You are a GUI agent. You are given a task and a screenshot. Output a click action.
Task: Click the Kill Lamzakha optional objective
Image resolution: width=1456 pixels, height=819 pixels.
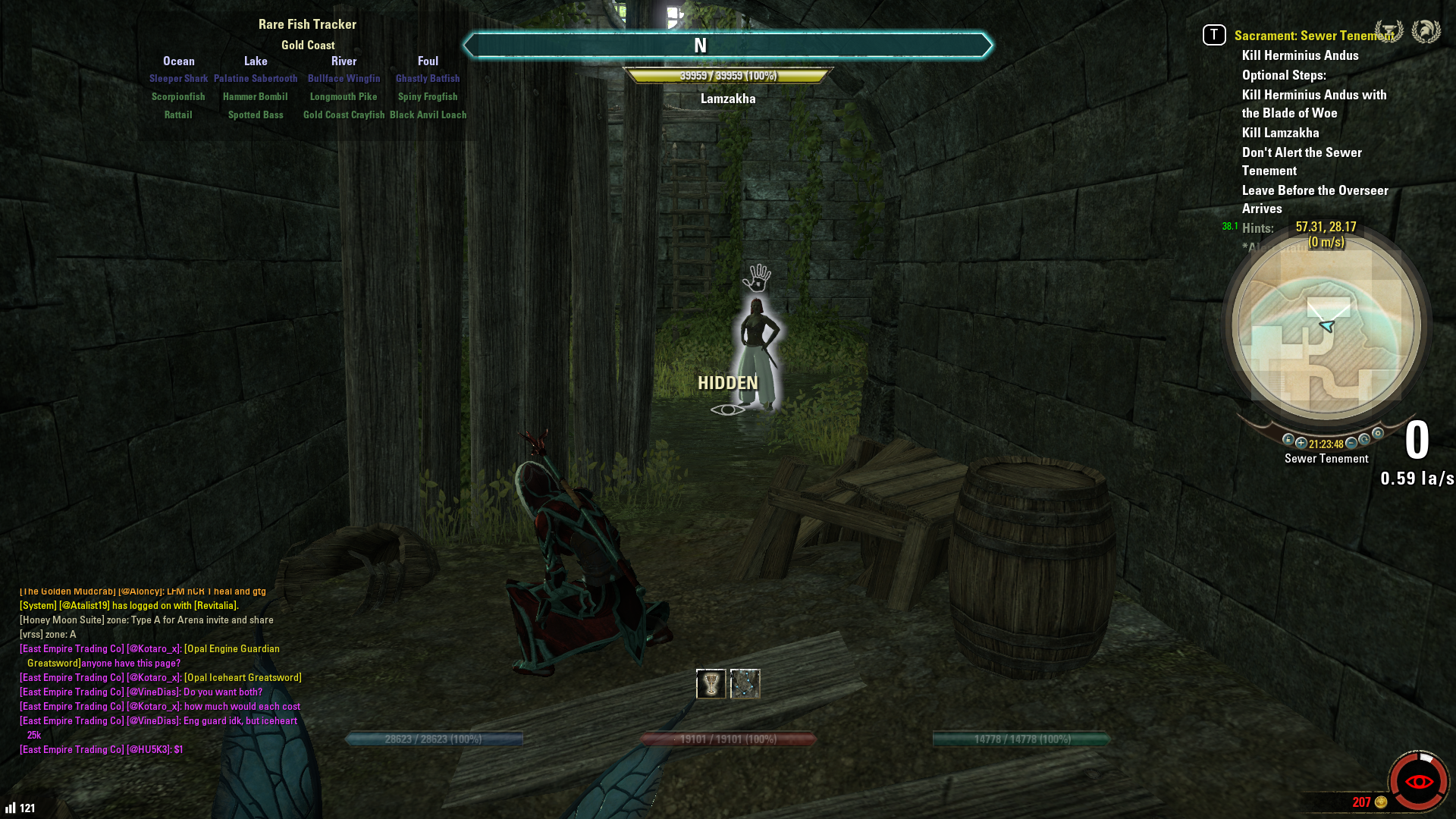tap(1280, 133)
